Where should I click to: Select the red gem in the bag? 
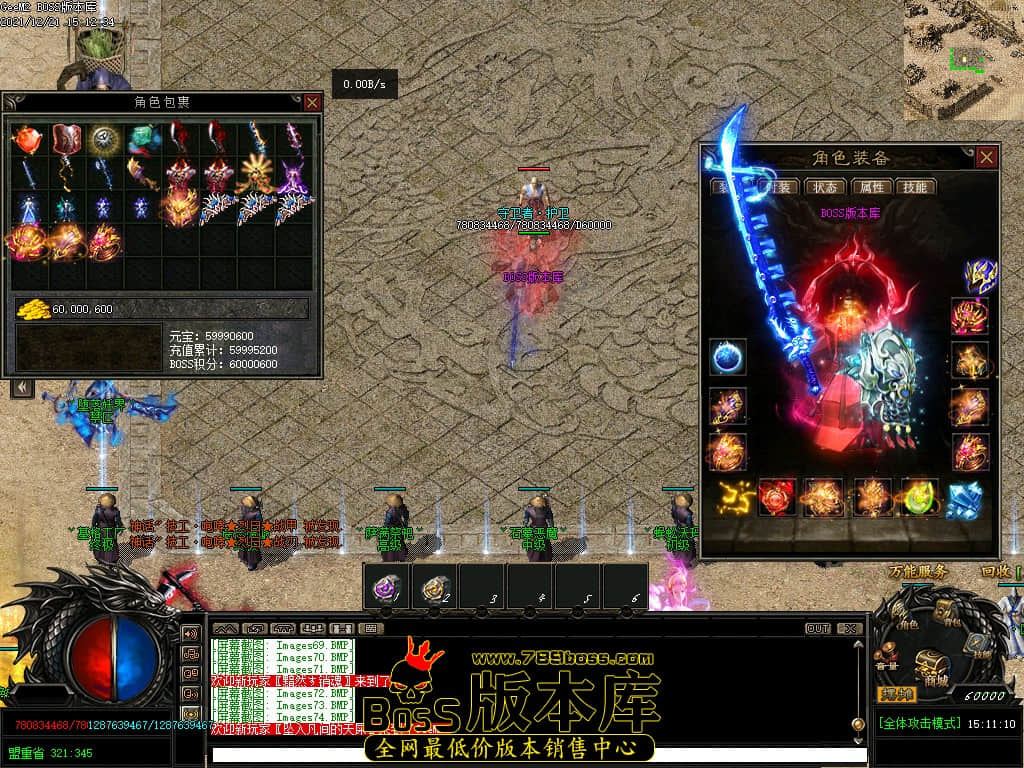click(27, 139)
